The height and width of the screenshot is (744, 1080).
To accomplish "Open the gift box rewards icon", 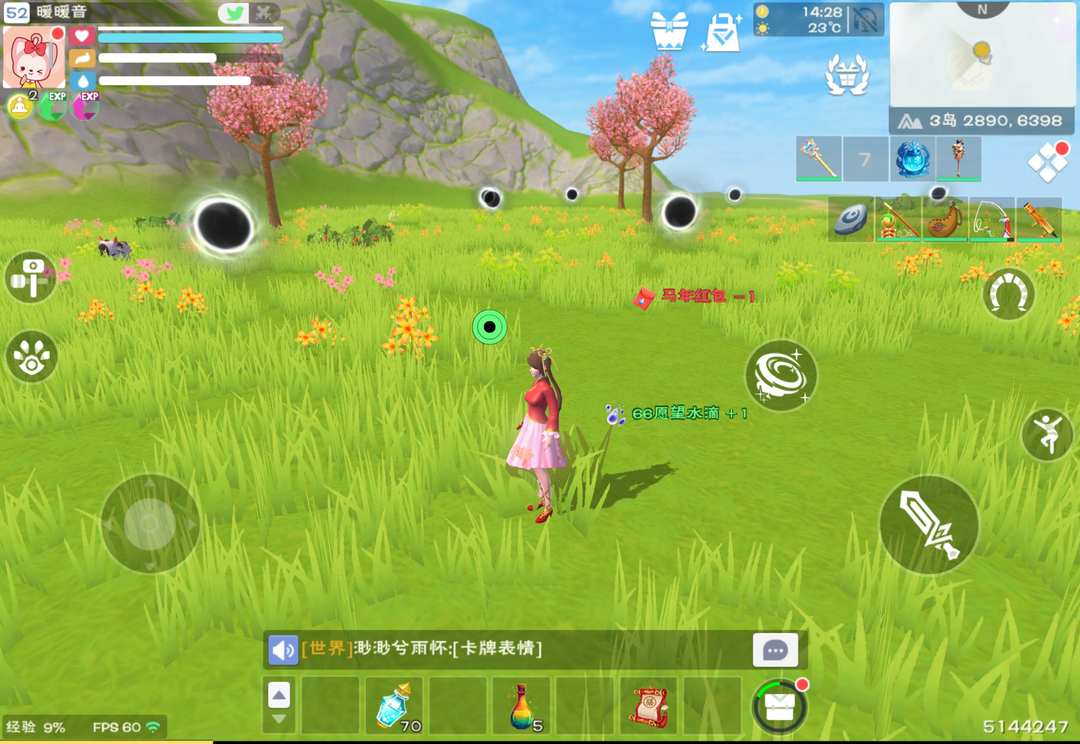I will click(x=669, y=31).
